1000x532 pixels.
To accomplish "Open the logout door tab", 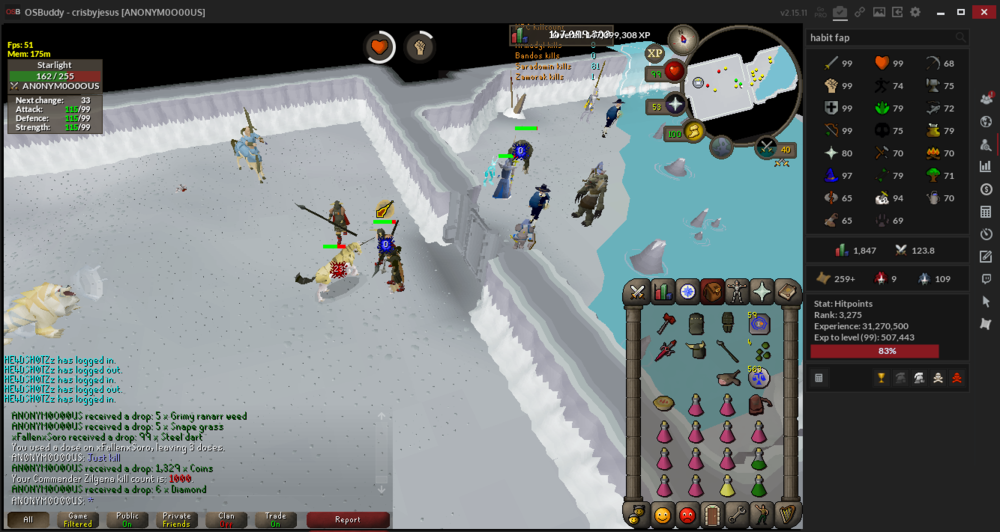I will pos(712,515).
